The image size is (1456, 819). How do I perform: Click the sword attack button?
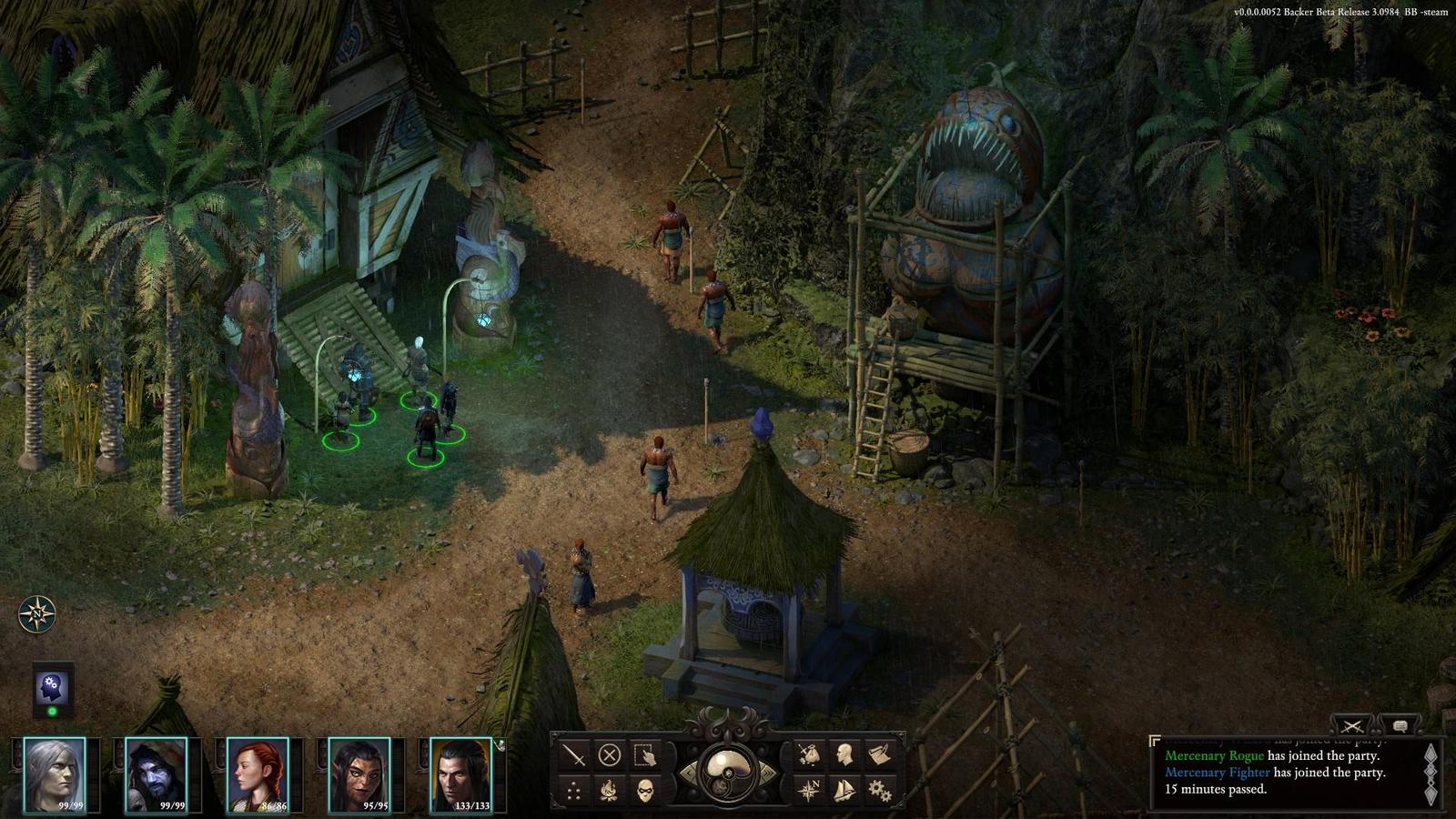[574, 754]
